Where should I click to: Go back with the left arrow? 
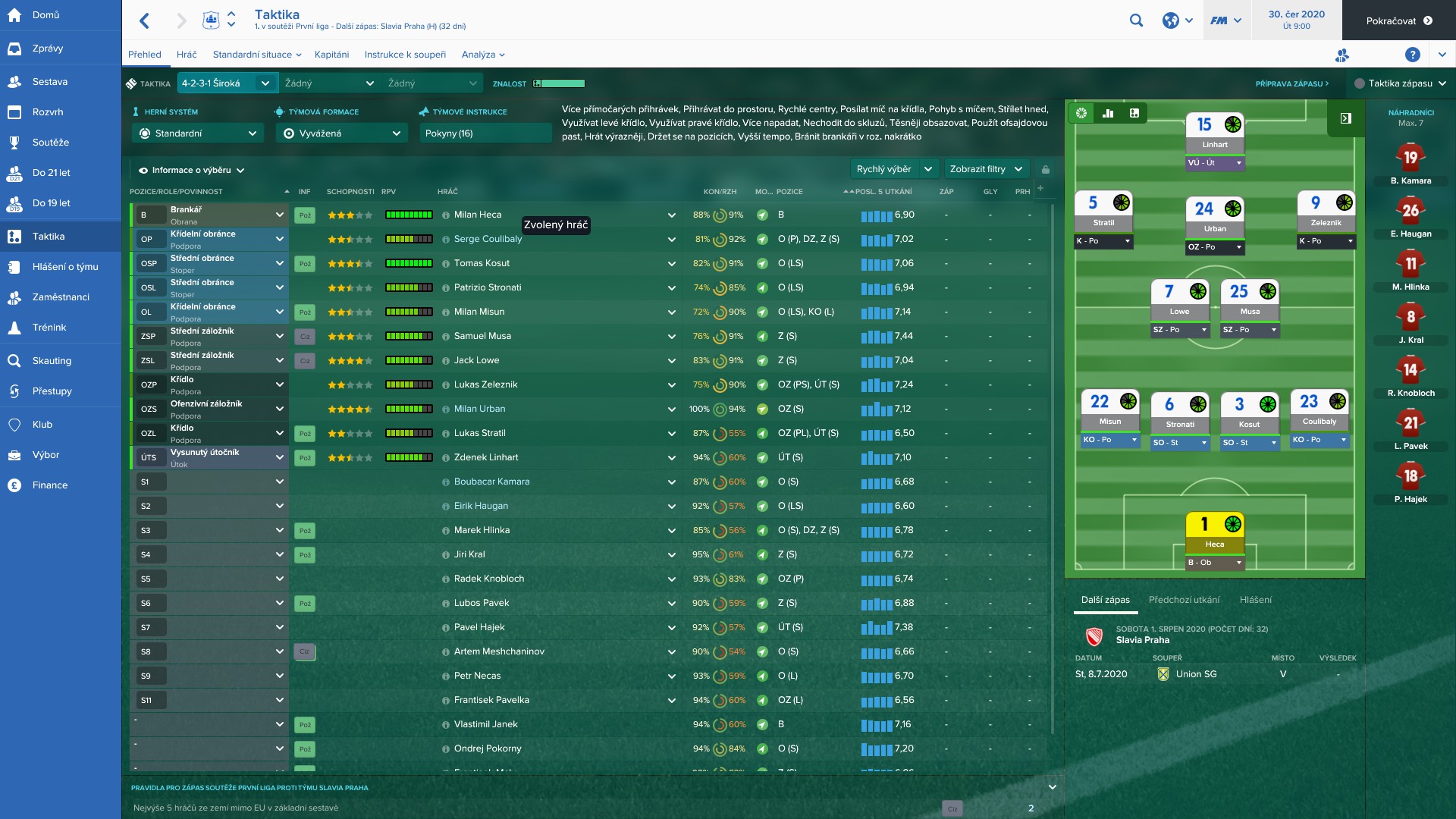[x=145, y=20]
